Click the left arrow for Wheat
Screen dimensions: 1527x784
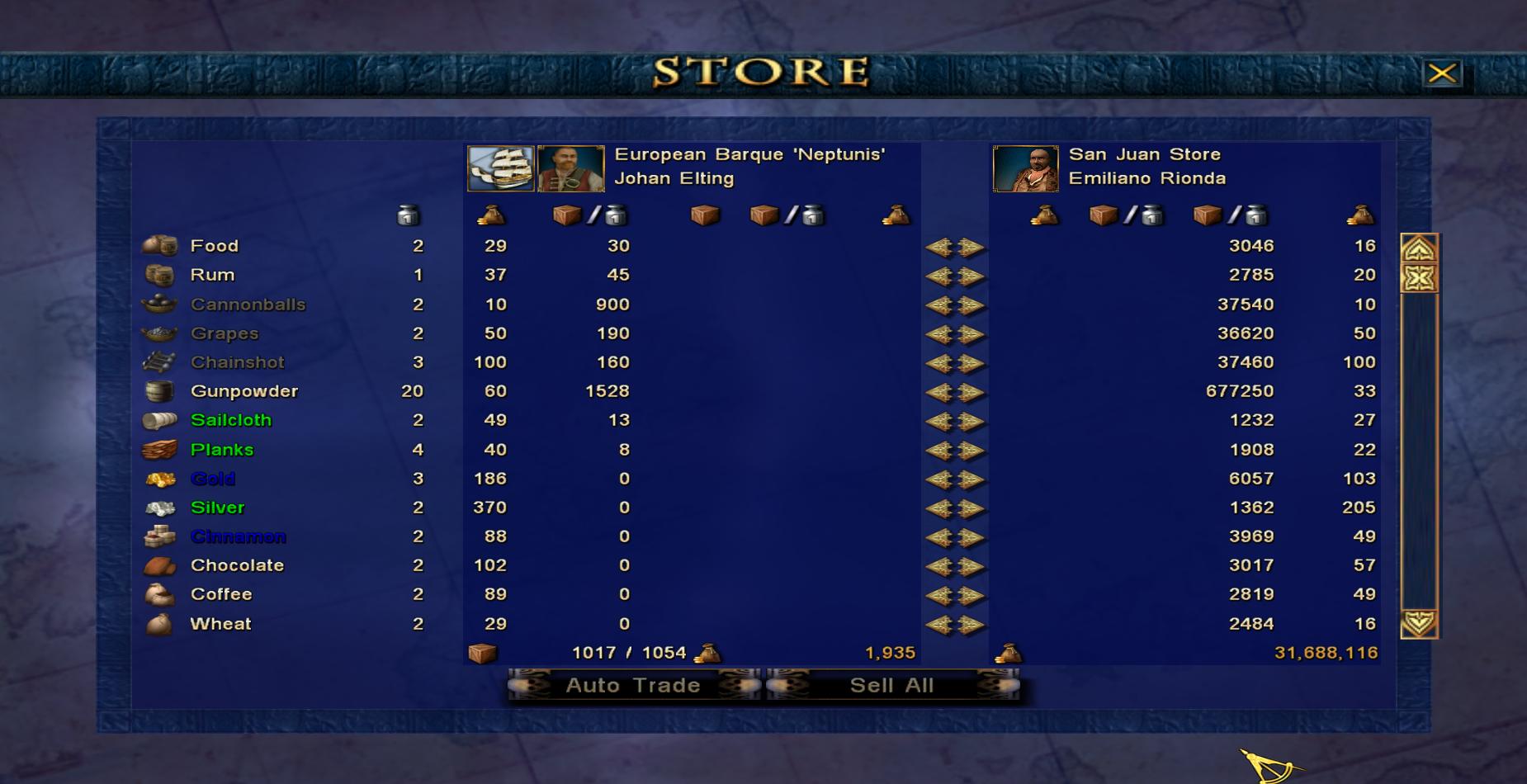click(x=939, y=625)
